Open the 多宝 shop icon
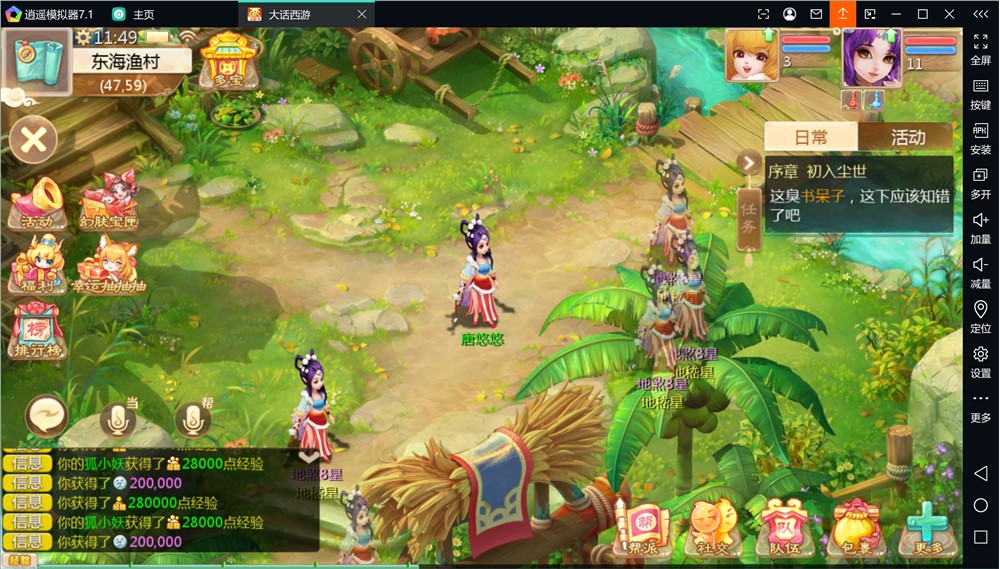 click(229, 59)
